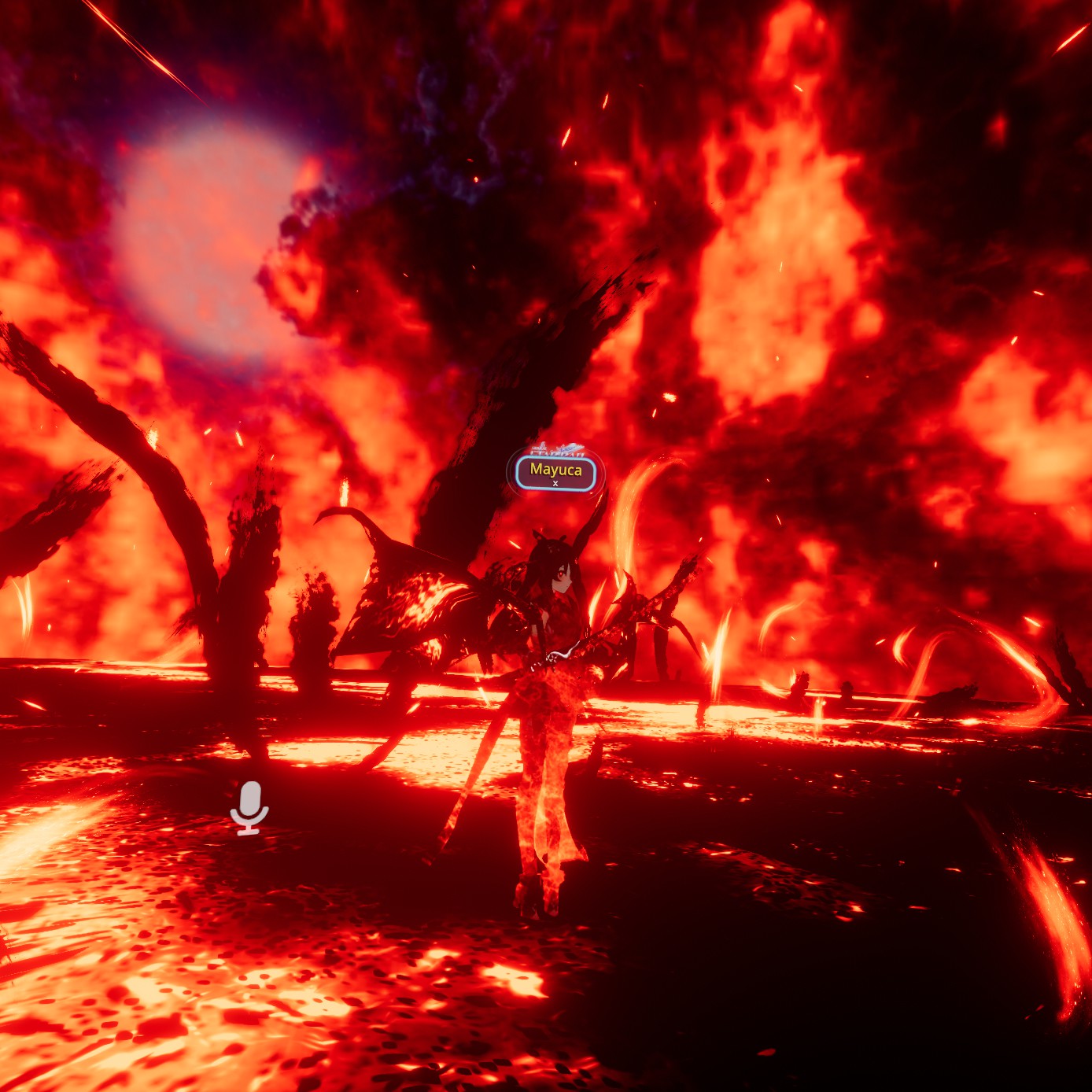The image size is (1092, 1092).
Task: Toggle the microphone icon
Action: tap(249, 806)
